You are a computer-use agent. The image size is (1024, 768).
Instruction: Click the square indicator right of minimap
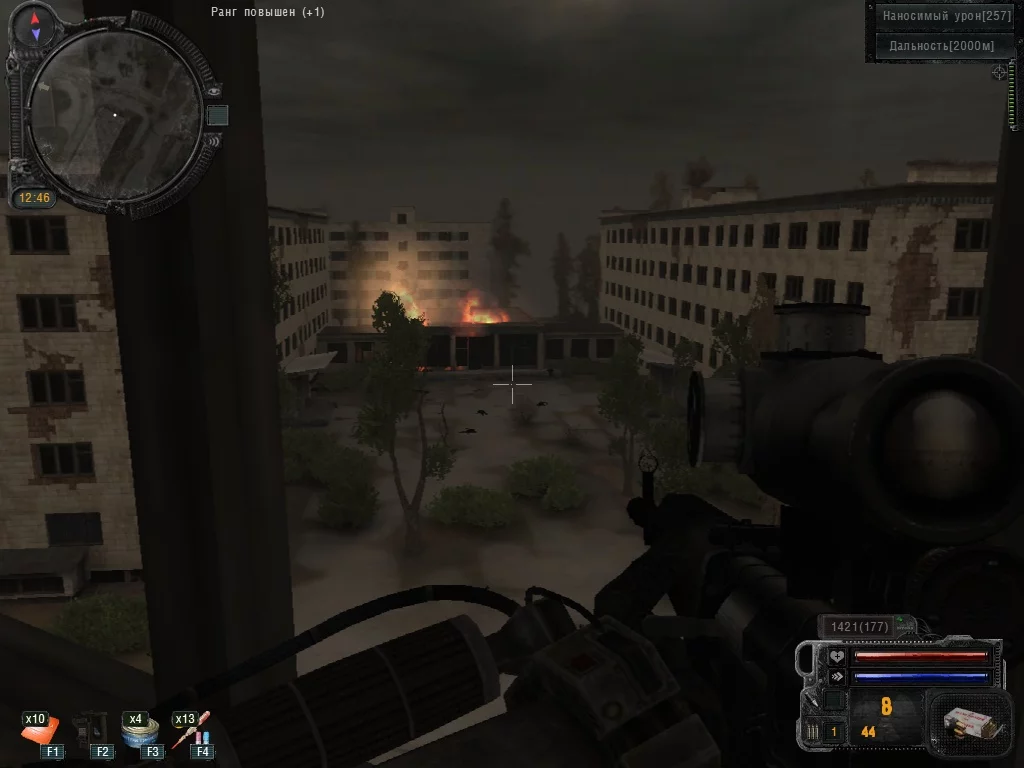pos(217,116)
